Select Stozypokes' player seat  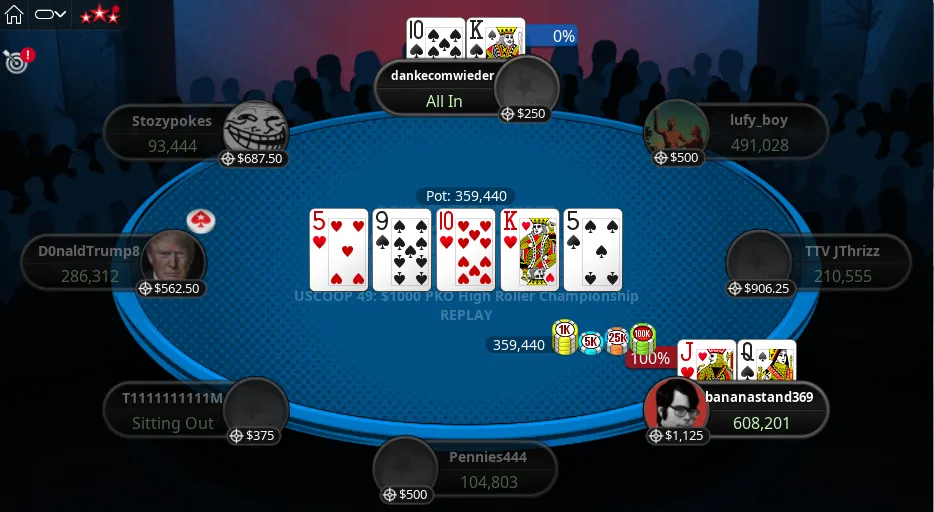pos(172,133)
